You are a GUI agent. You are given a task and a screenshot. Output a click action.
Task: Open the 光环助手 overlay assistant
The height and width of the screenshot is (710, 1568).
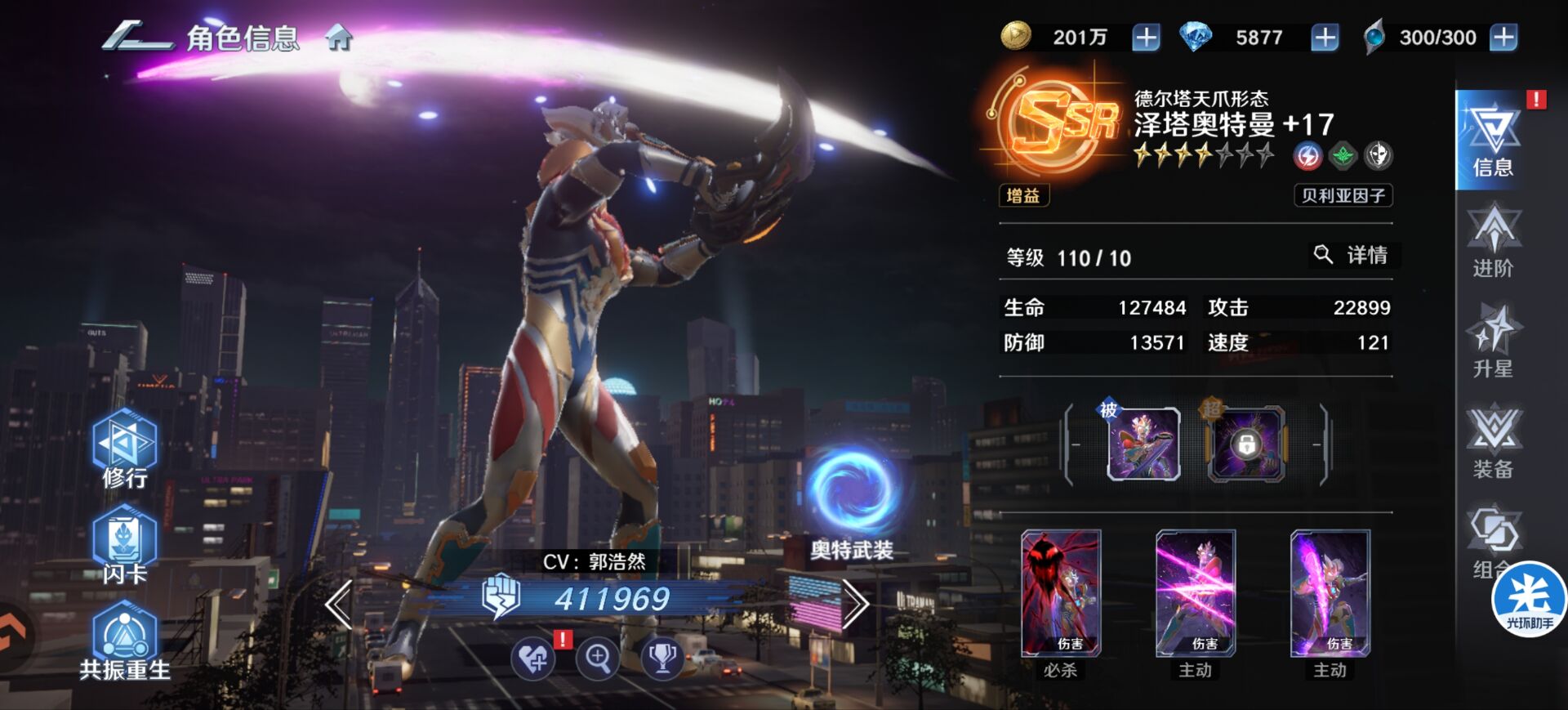tap(1529, 601)
